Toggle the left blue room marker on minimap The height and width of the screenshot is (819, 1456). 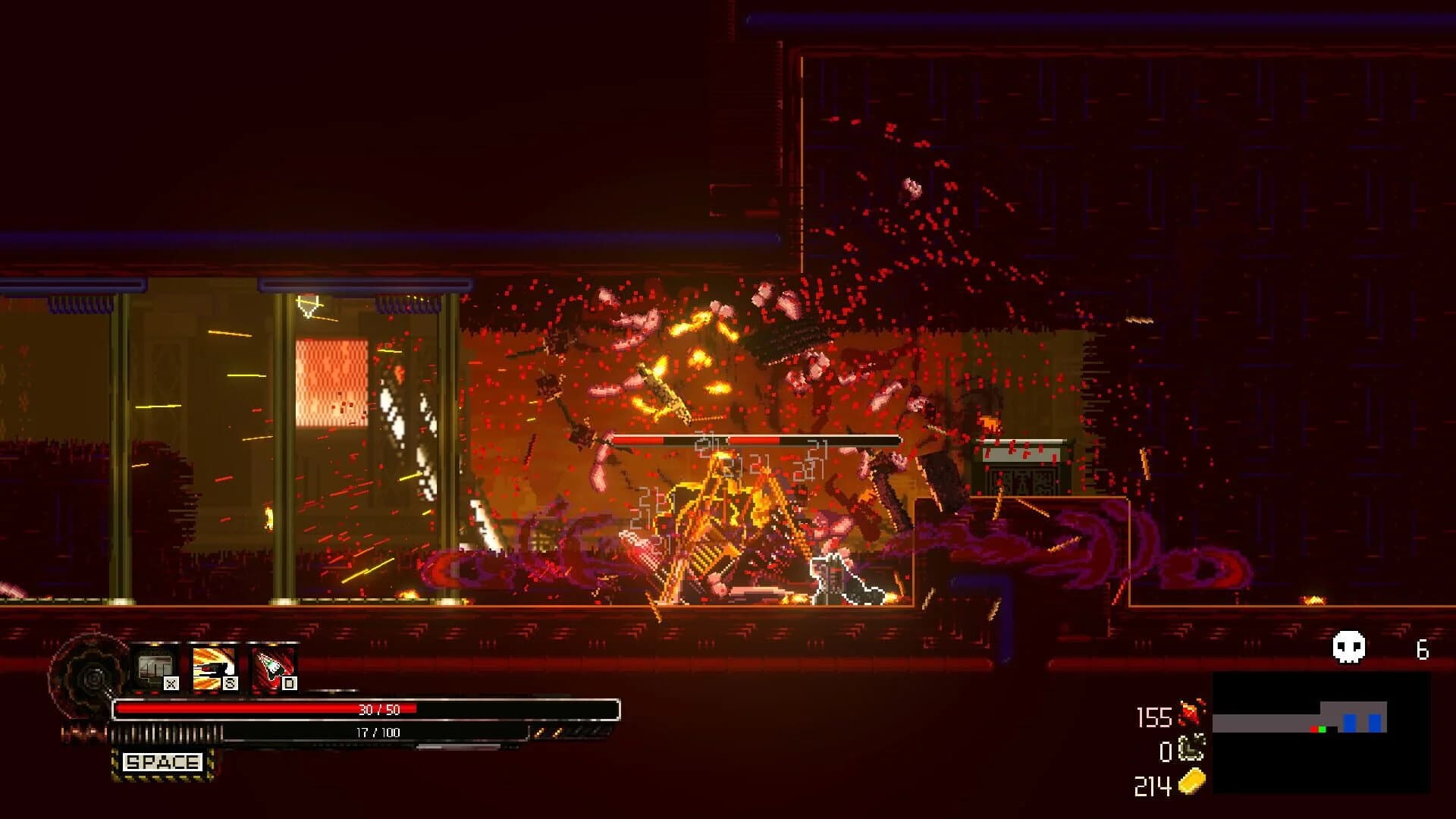coord(1349,722)
